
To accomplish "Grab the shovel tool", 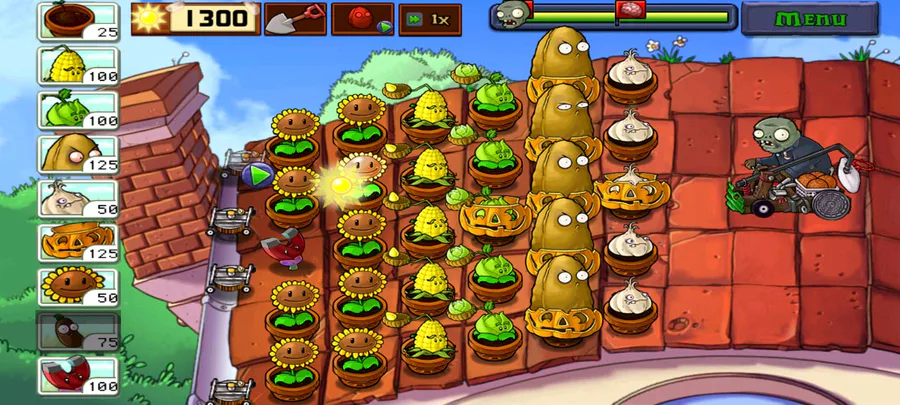I will tap(295, 18).
